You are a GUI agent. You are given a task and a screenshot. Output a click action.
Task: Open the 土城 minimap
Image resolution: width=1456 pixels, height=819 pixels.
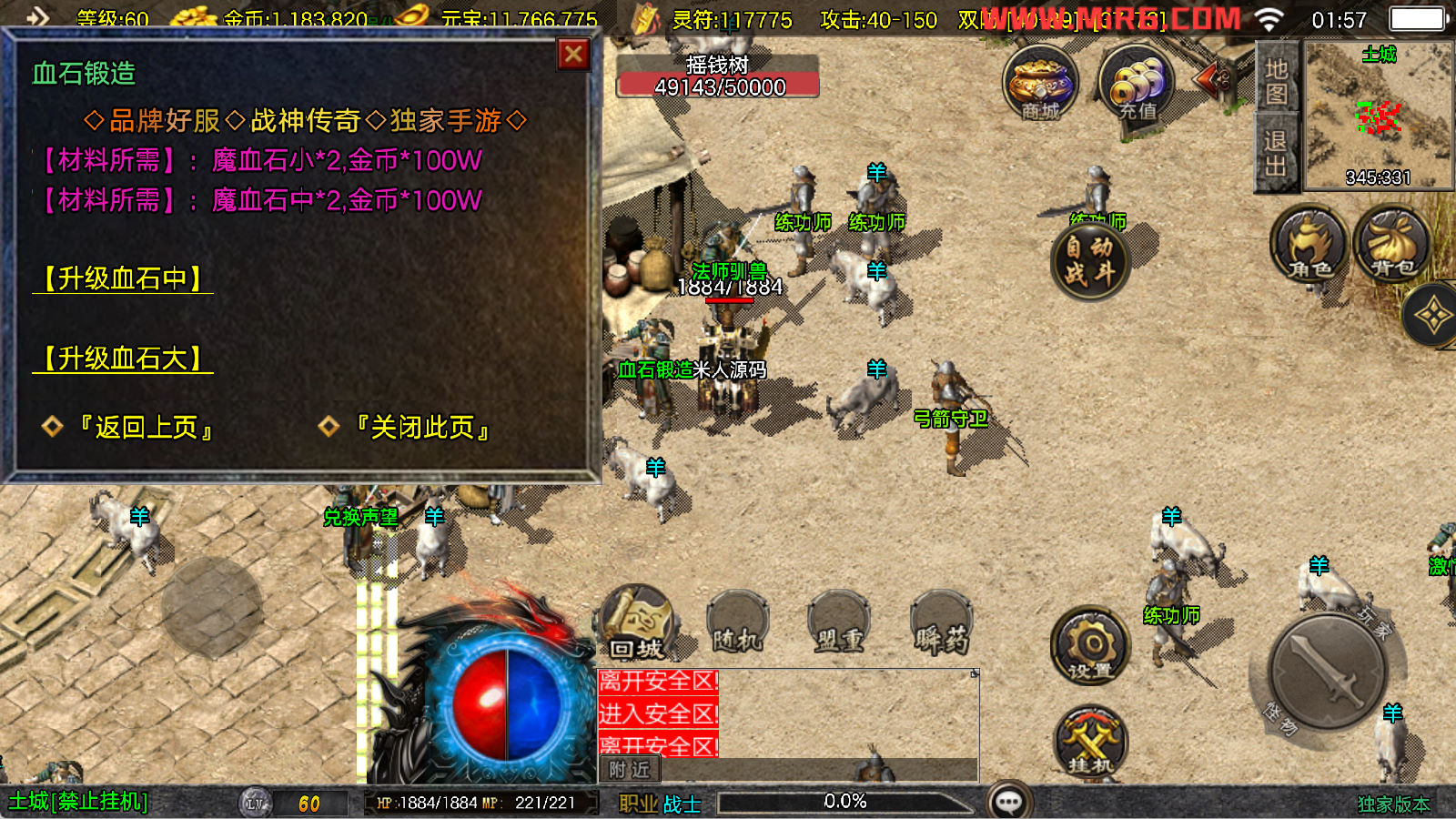pos(1378,116)
